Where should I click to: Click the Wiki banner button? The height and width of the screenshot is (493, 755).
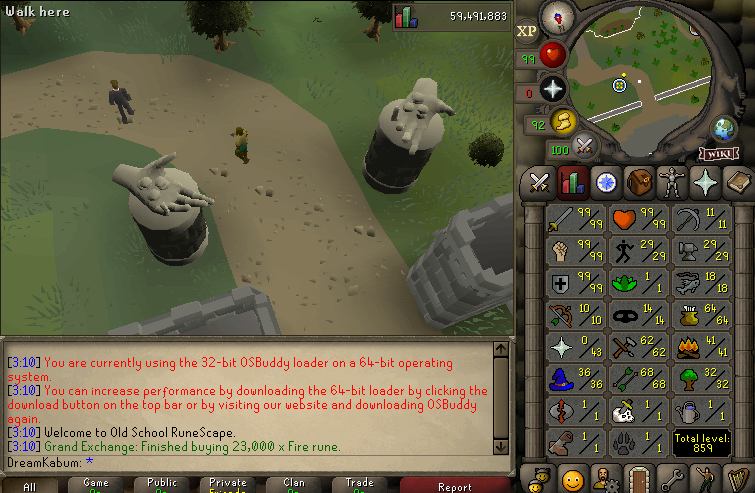tap(718, 154)
